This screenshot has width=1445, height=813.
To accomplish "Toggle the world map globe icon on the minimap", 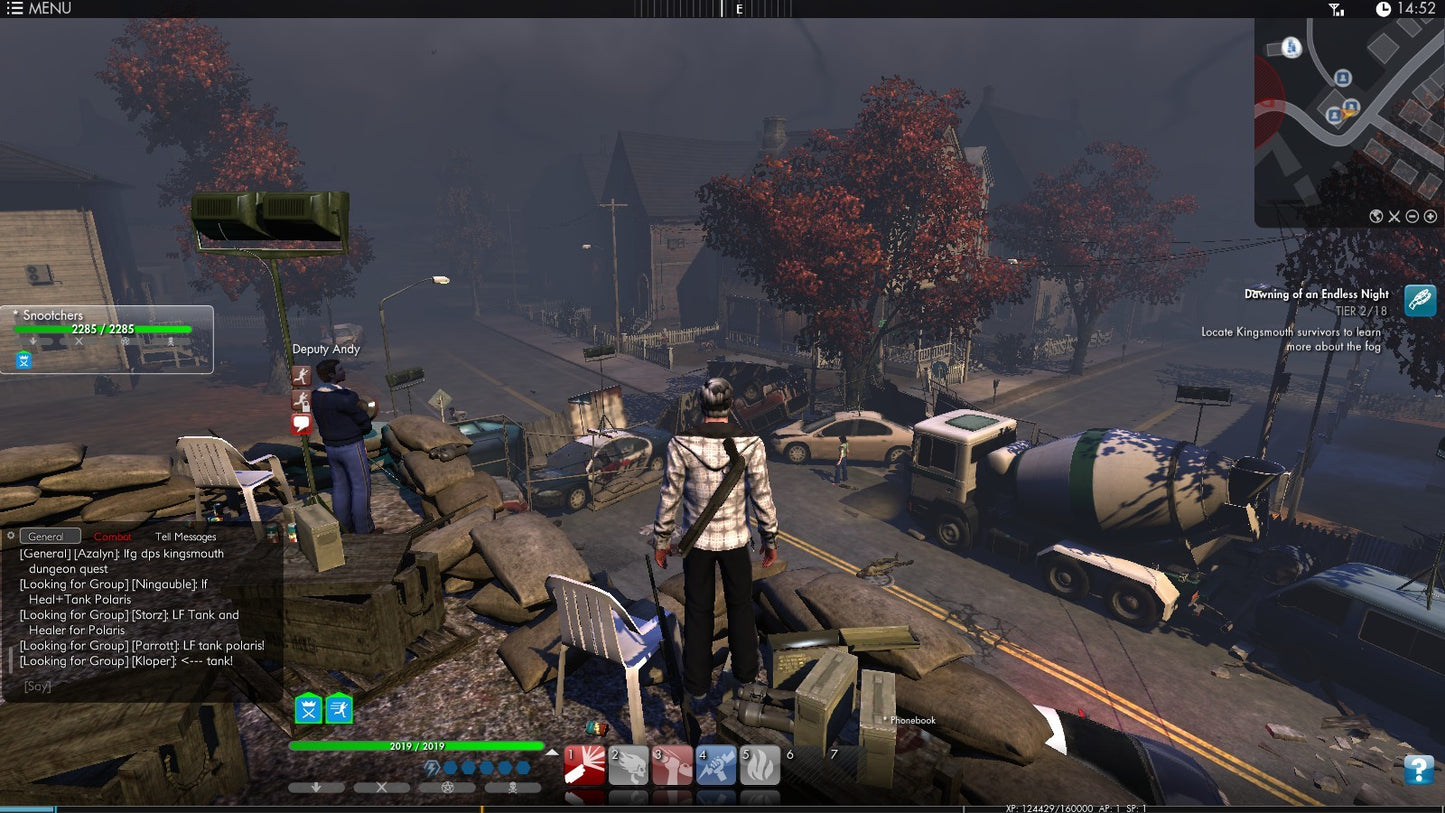I will [x=1376, y=216].
